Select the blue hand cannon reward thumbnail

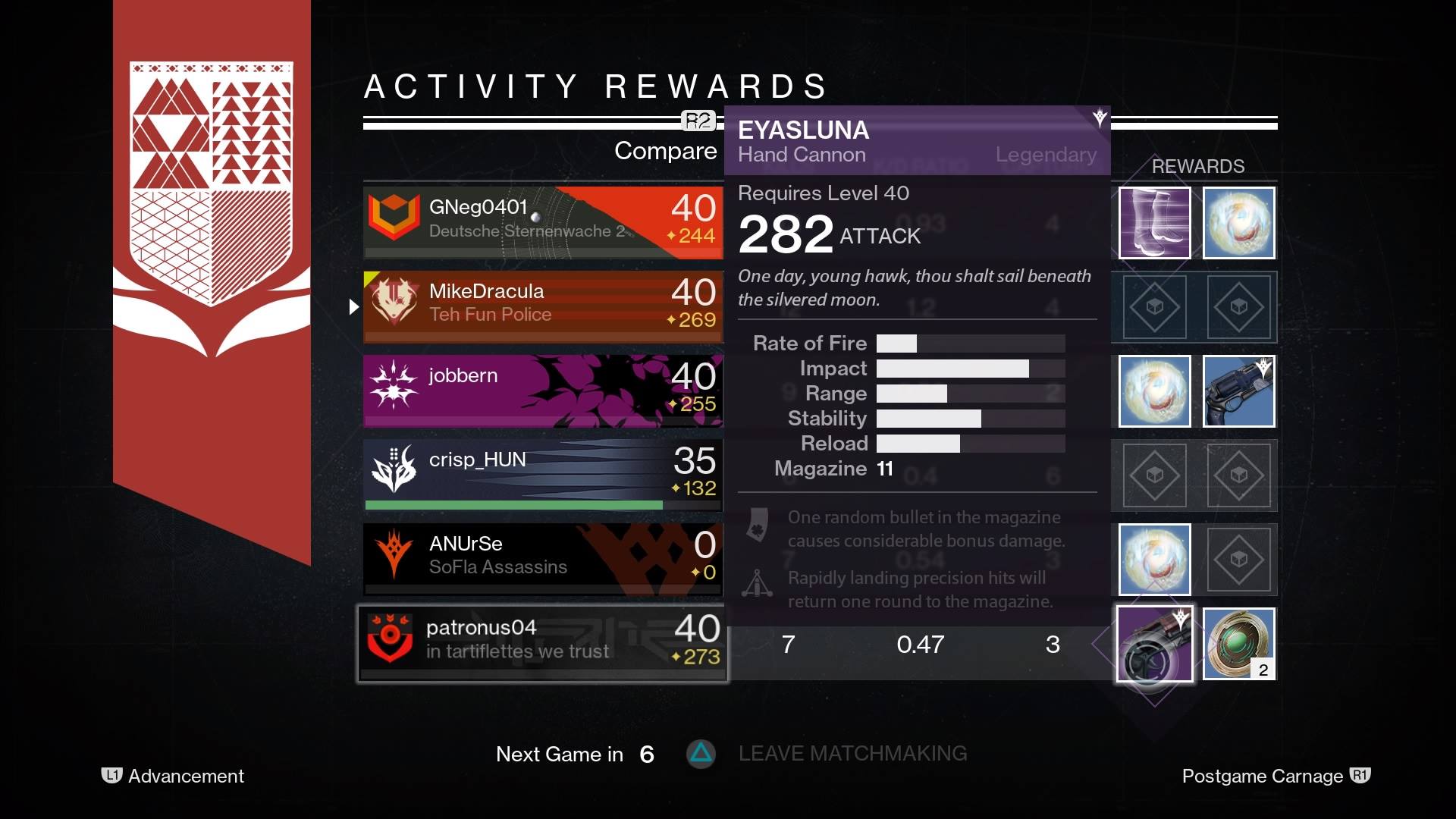click(1239, 391)
